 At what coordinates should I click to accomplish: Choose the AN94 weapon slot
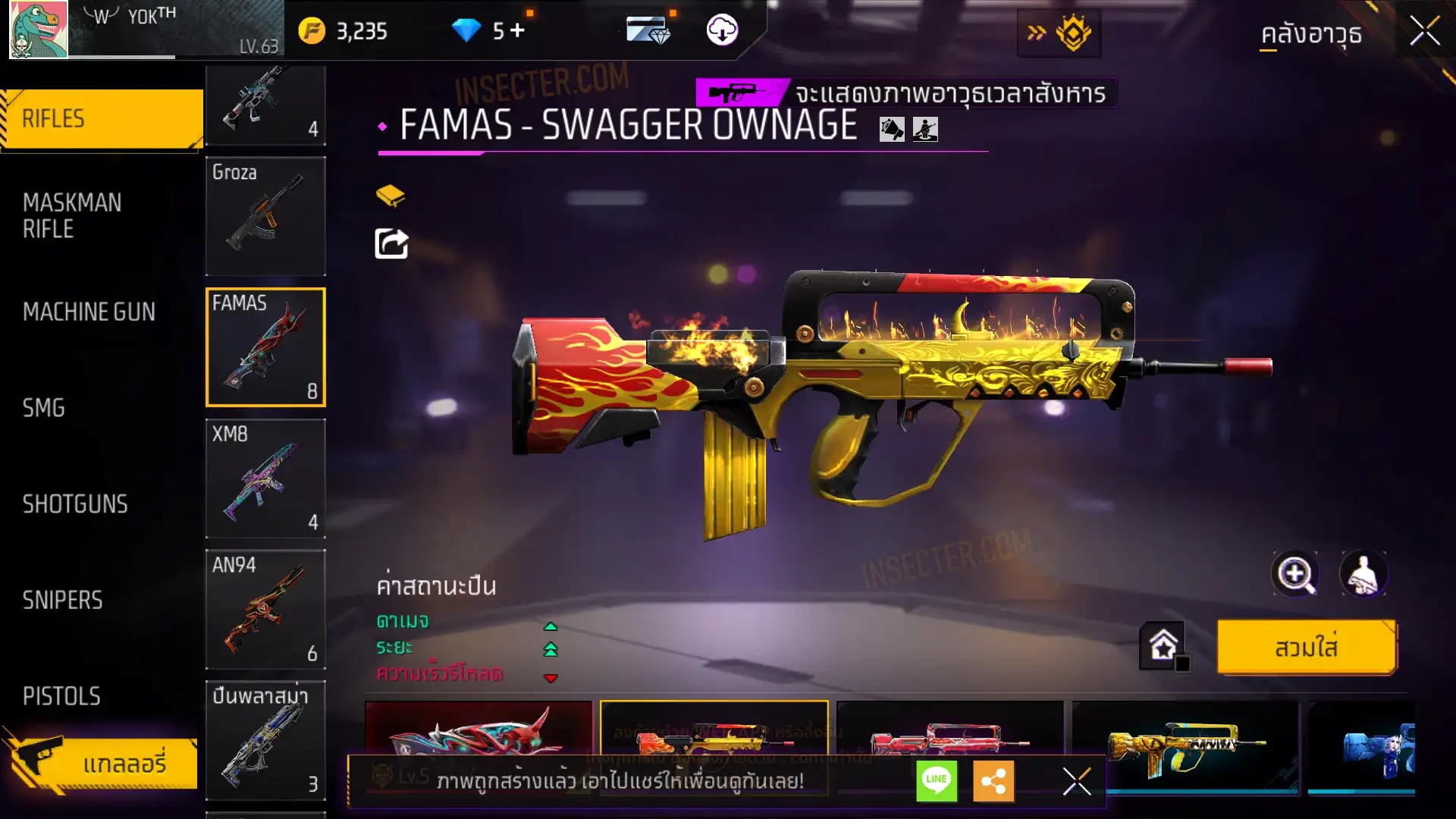coord(265,610)
